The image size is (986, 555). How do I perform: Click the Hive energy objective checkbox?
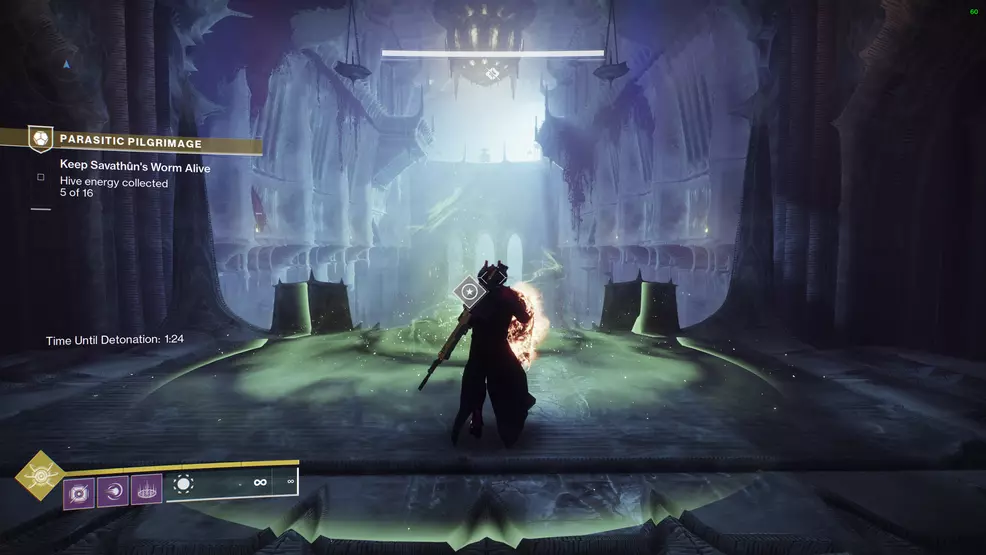[x=41, y=178]
